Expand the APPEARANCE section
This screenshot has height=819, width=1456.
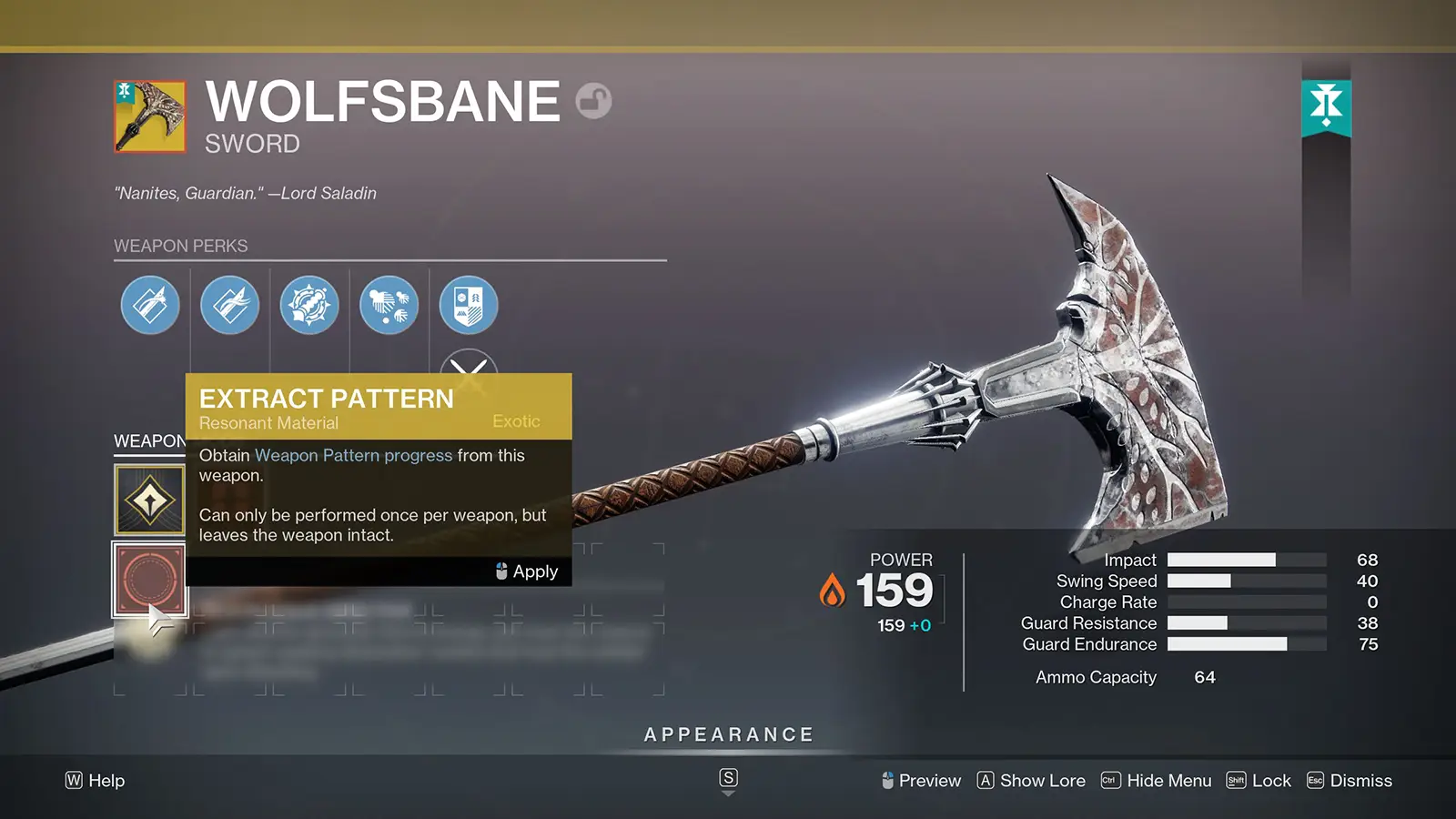(x=728, y=733)
